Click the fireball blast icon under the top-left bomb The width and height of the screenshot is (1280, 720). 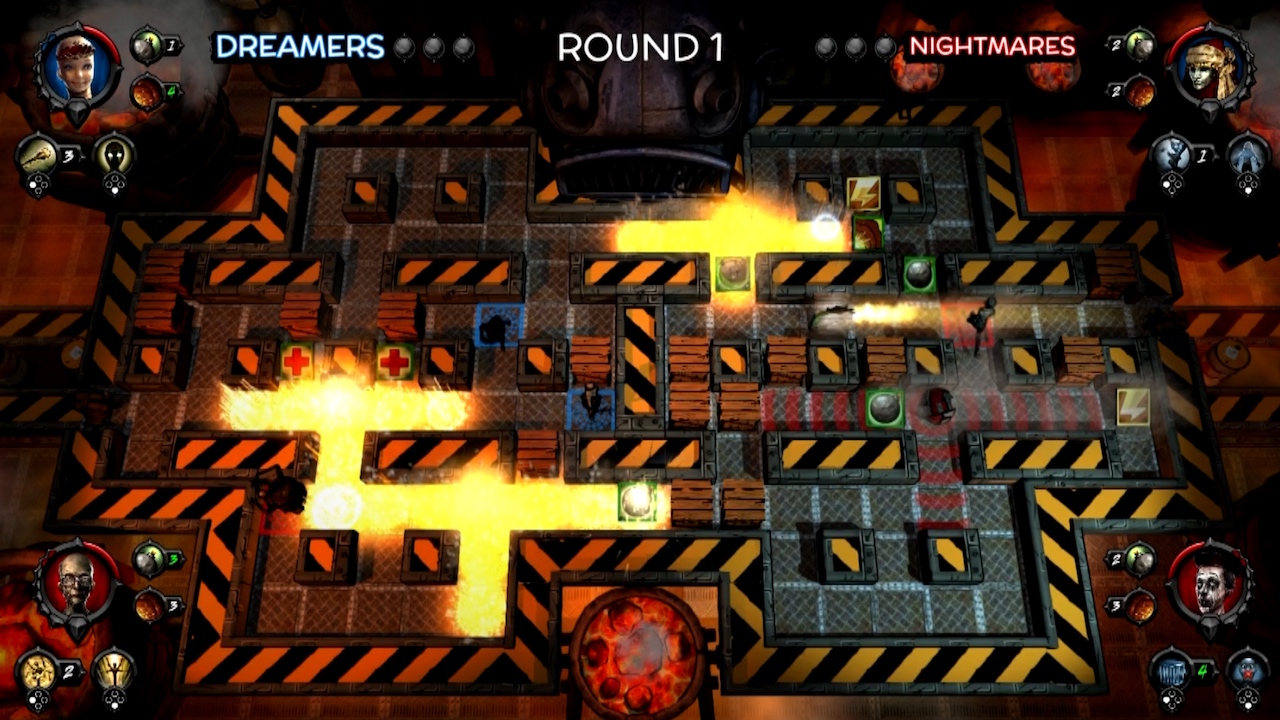click(x=145, y=93)
